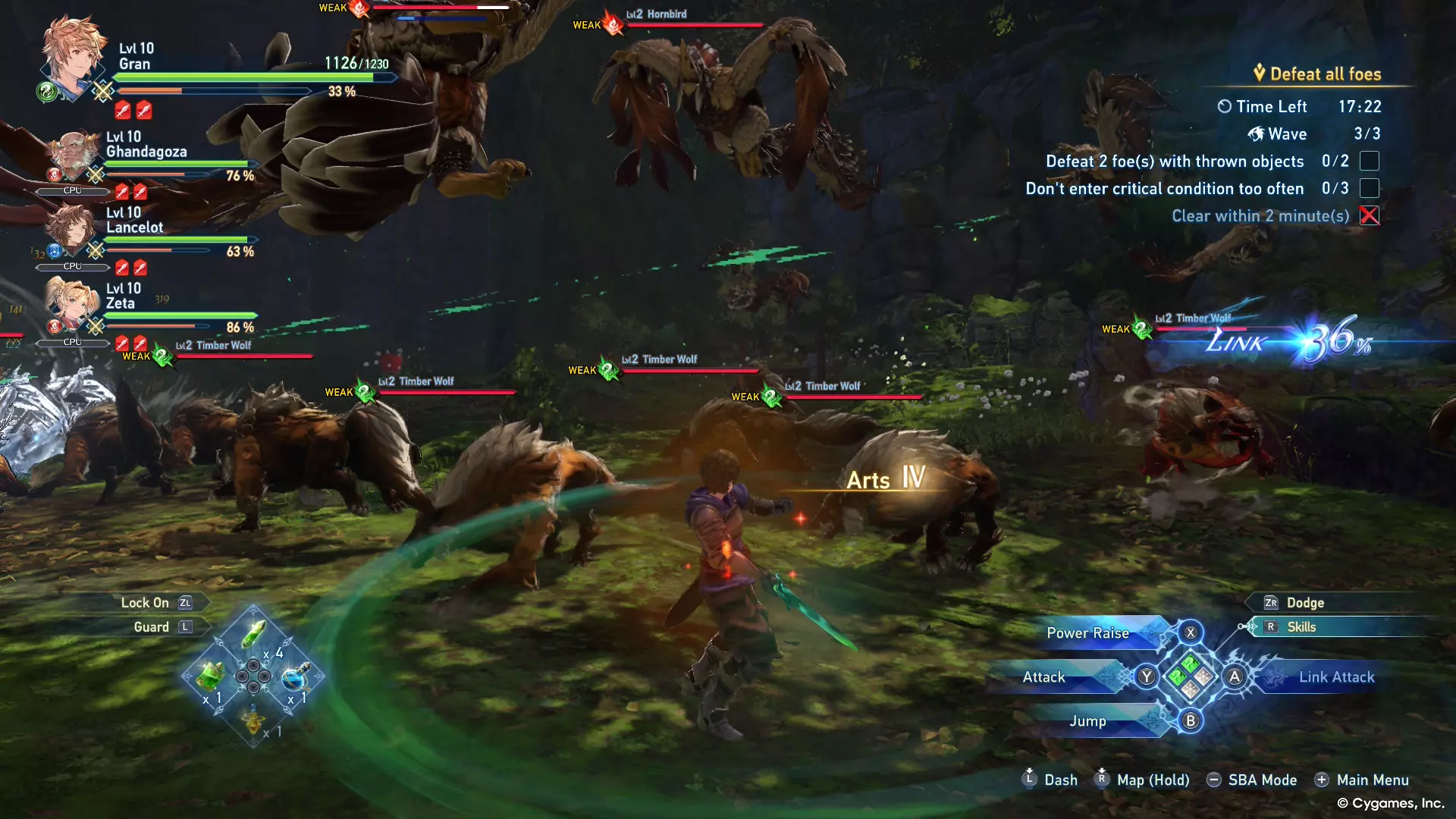Viewport: 1456px width, 819px height.
Task: Click the Dodge action label
Action: pos(1305,603)
